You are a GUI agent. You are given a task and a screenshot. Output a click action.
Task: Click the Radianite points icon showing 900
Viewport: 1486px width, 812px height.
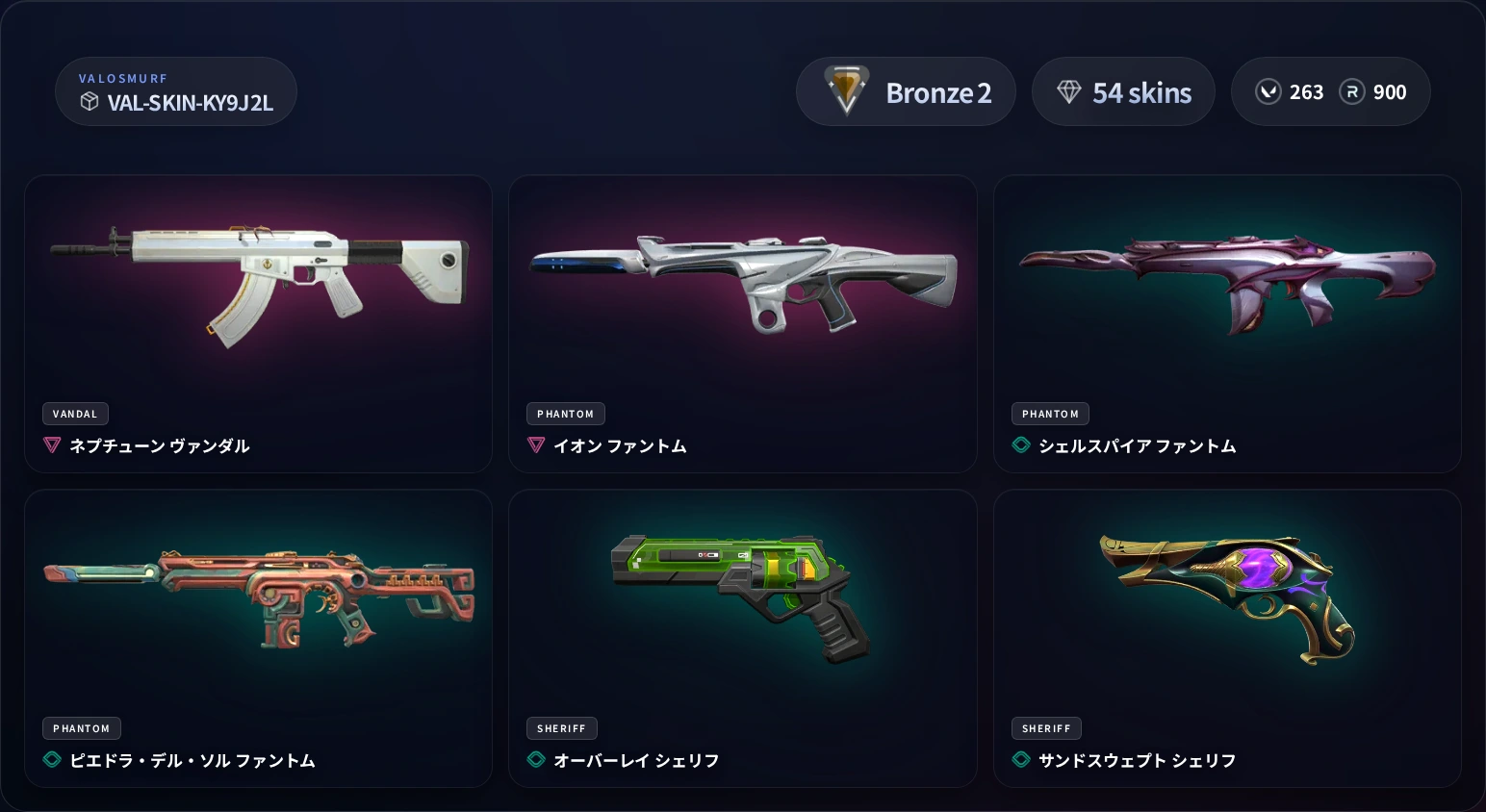tap(1352, 91)
